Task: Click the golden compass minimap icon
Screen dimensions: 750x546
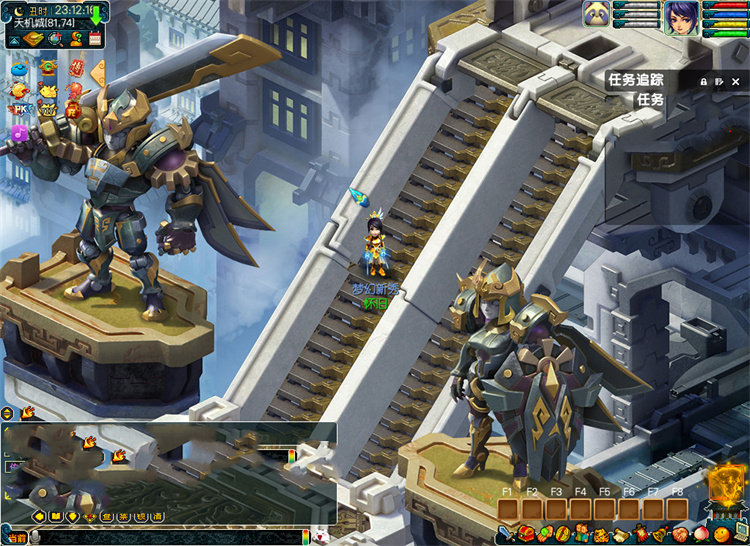Action: pyautogui.click(x=33, y=39)
